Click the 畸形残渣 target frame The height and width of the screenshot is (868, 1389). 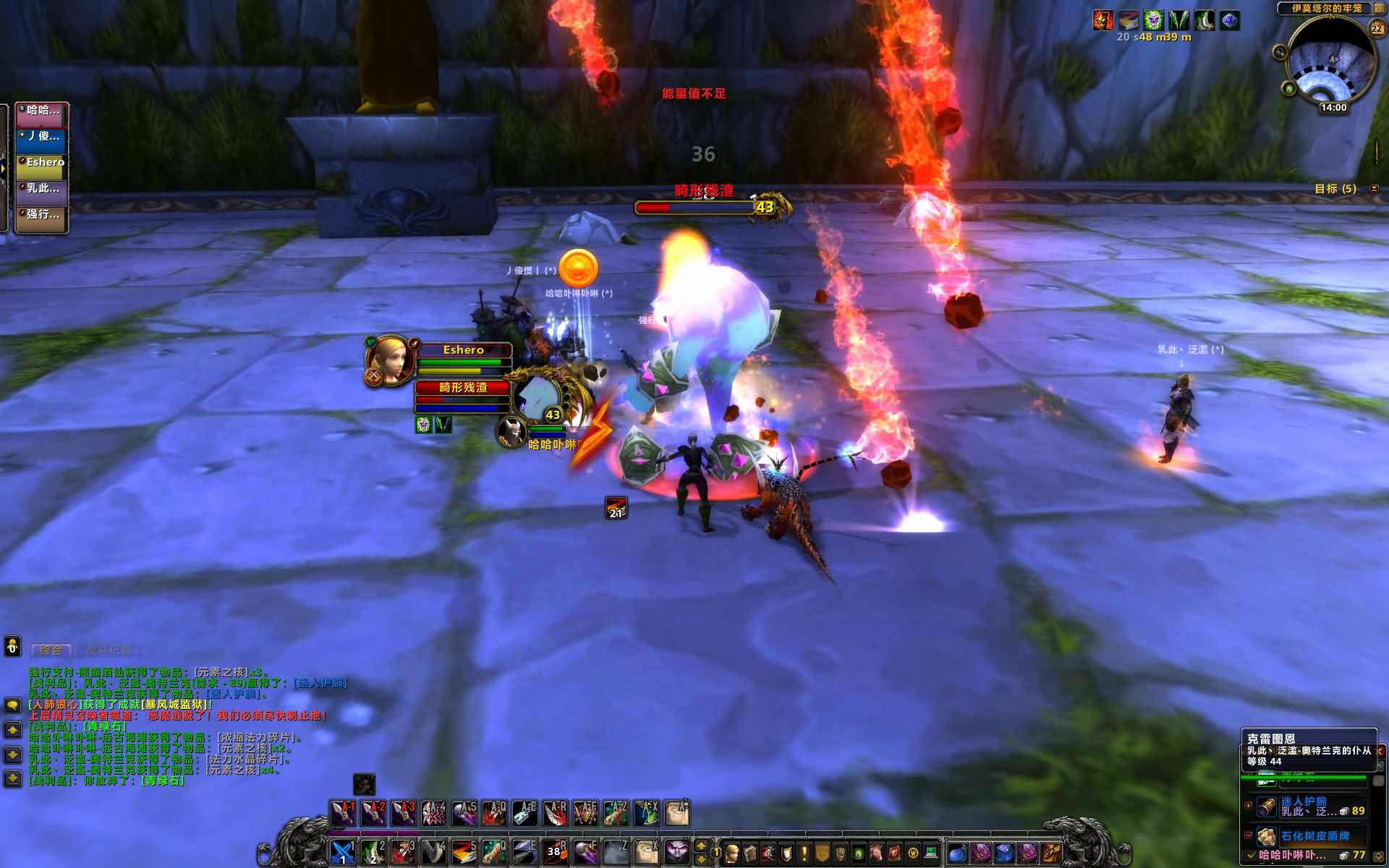(463, 388)
